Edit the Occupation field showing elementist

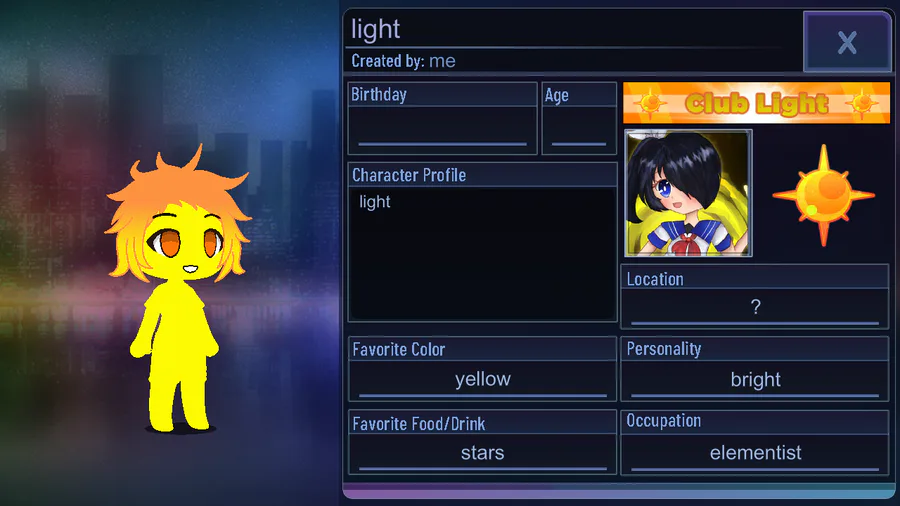pos(755,453)
